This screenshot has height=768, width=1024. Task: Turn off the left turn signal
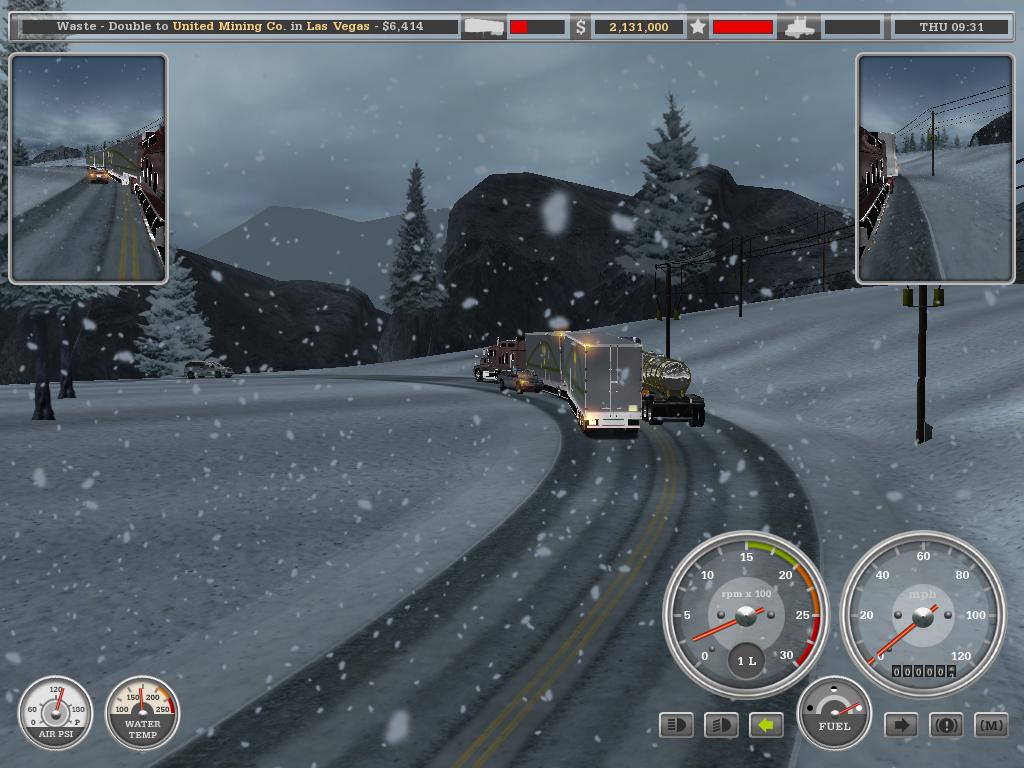click(766, 725)
